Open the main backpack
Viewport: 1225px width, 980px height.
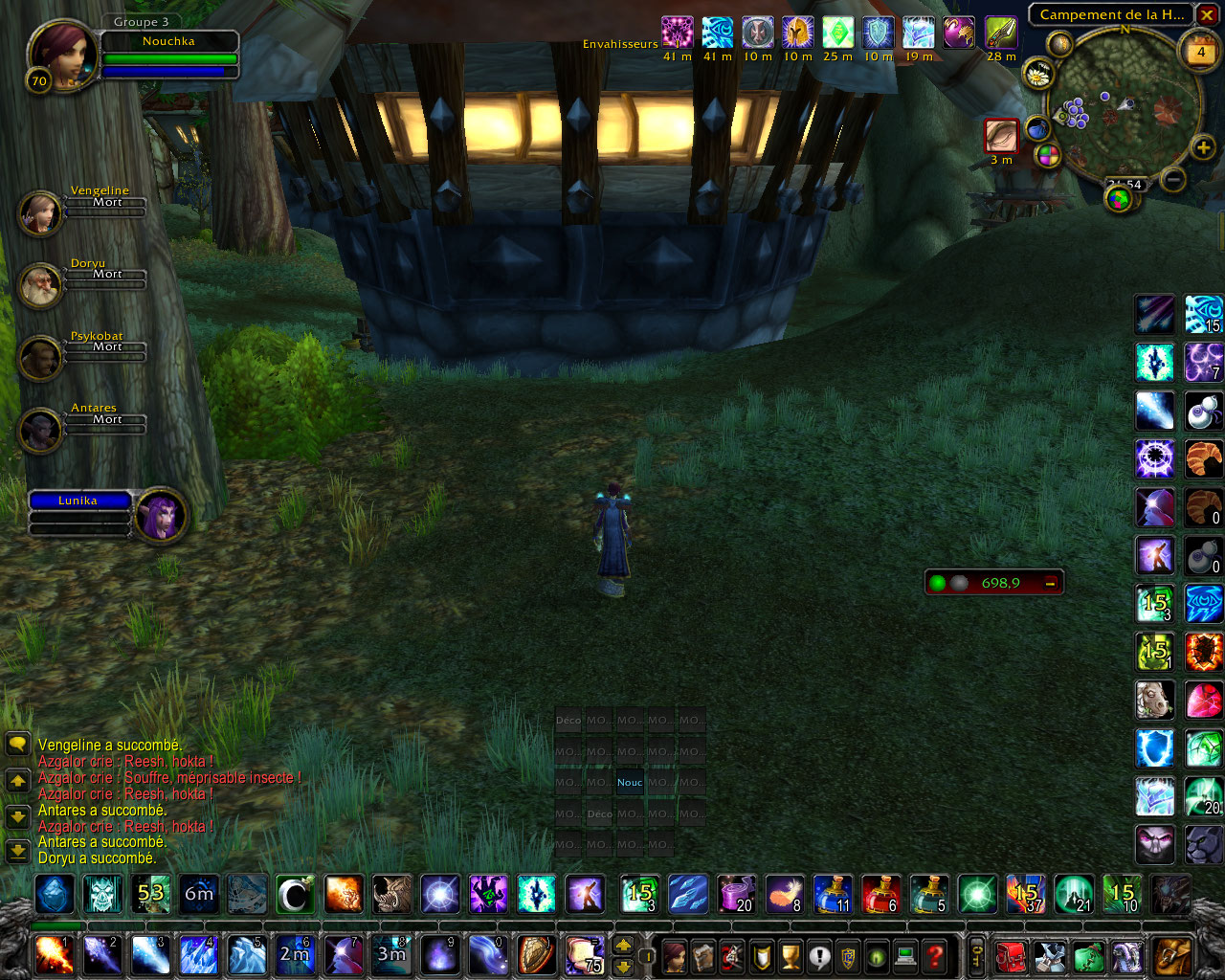[x=1172, y=955]
